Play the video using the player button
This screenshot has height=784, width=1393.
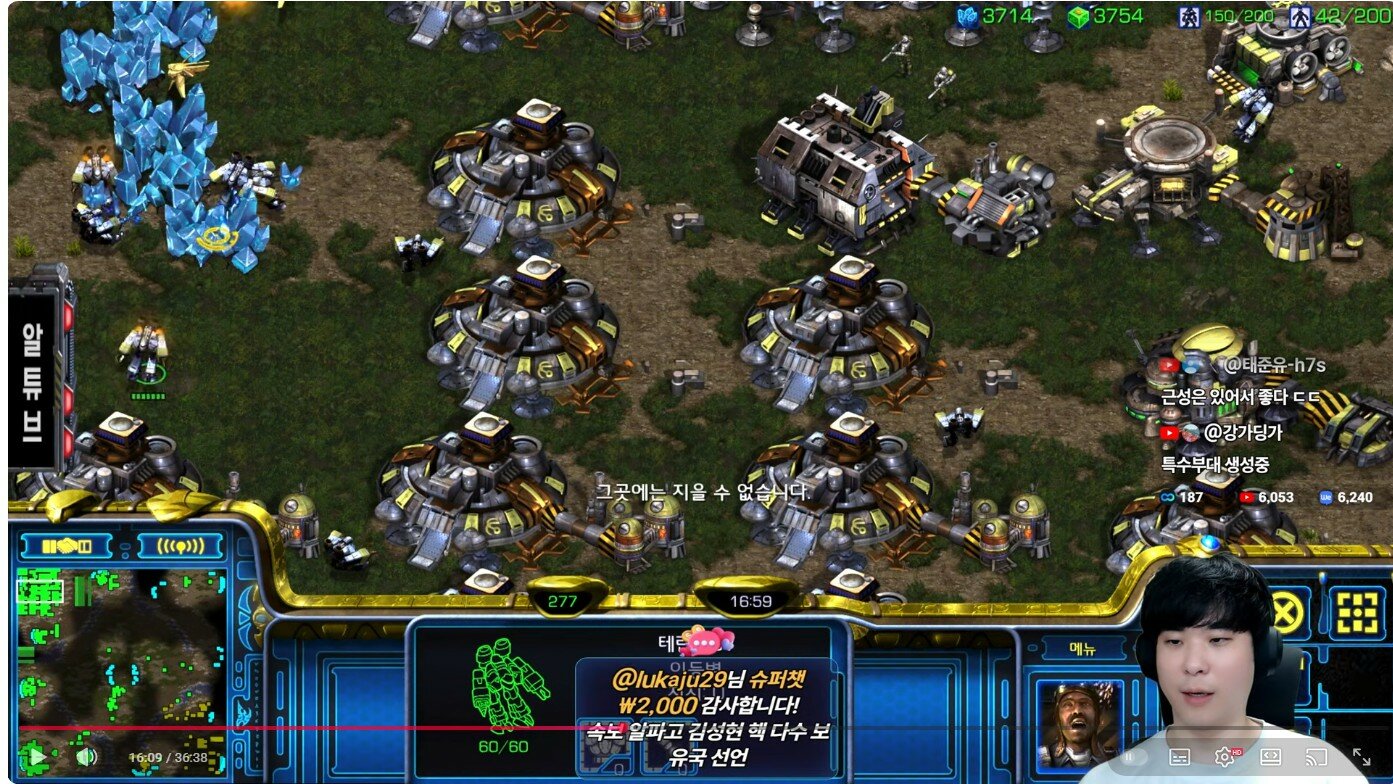pos(36,756)
